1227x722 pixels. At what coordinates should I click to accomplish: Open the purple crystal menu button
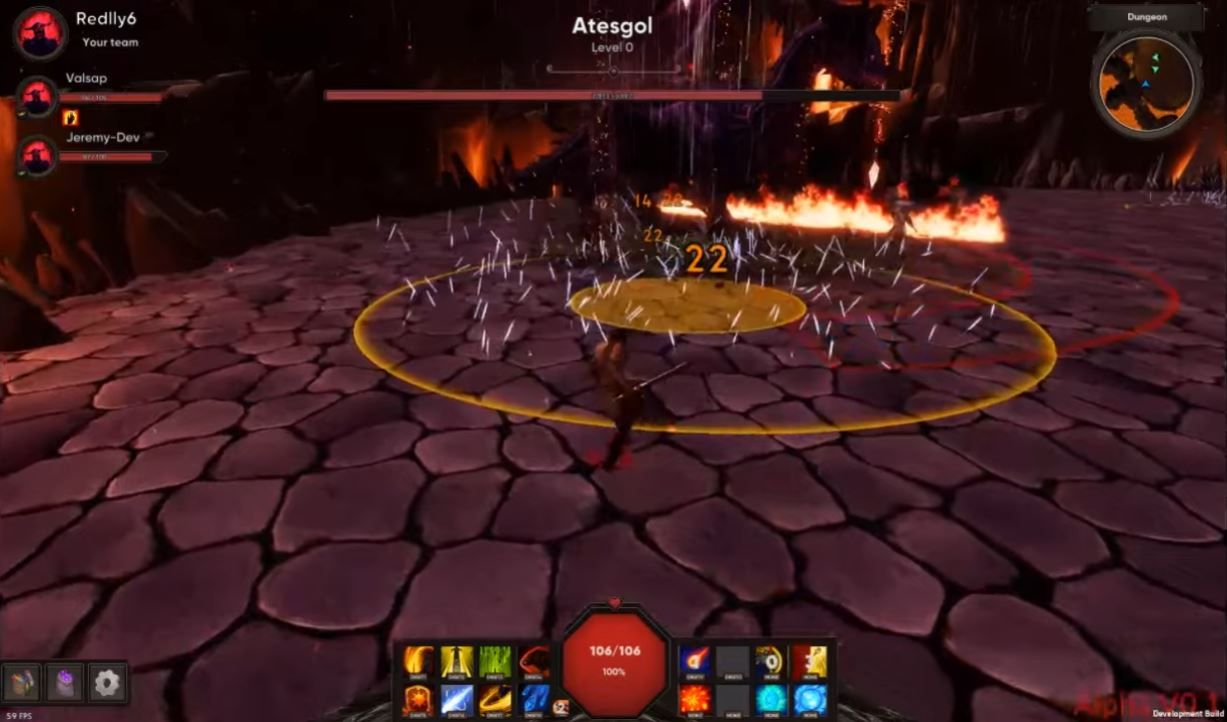click(x=64, y=683)
